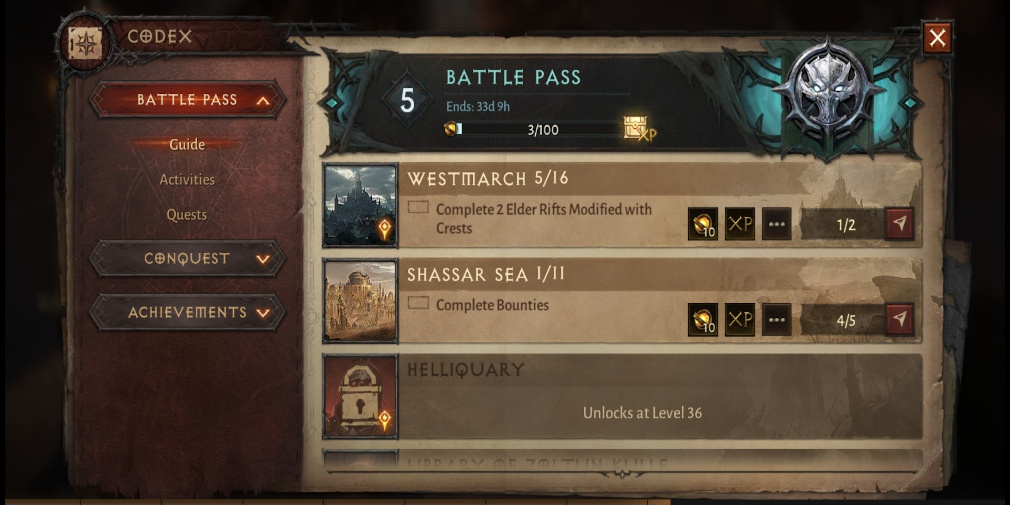Open the Guide sub-tab

coord(187,144)
